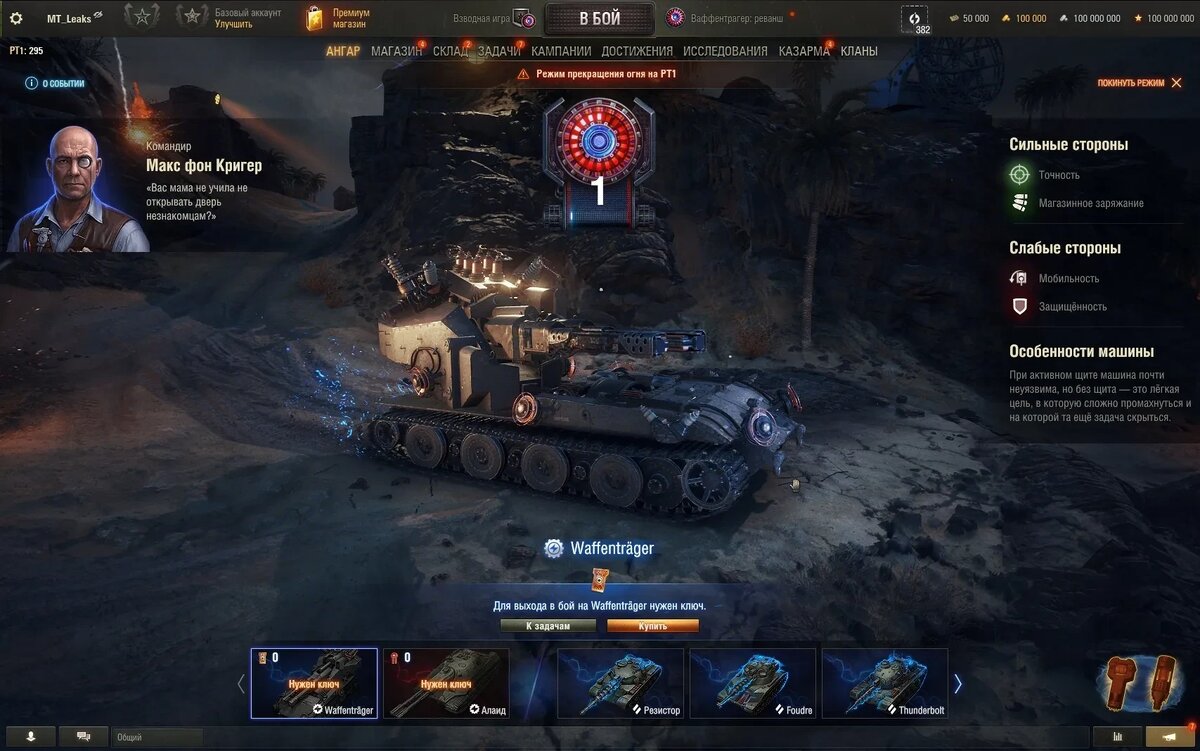Open the КЛАНЫ tab
The image size is (1200, 751).
tap(859, 51)
